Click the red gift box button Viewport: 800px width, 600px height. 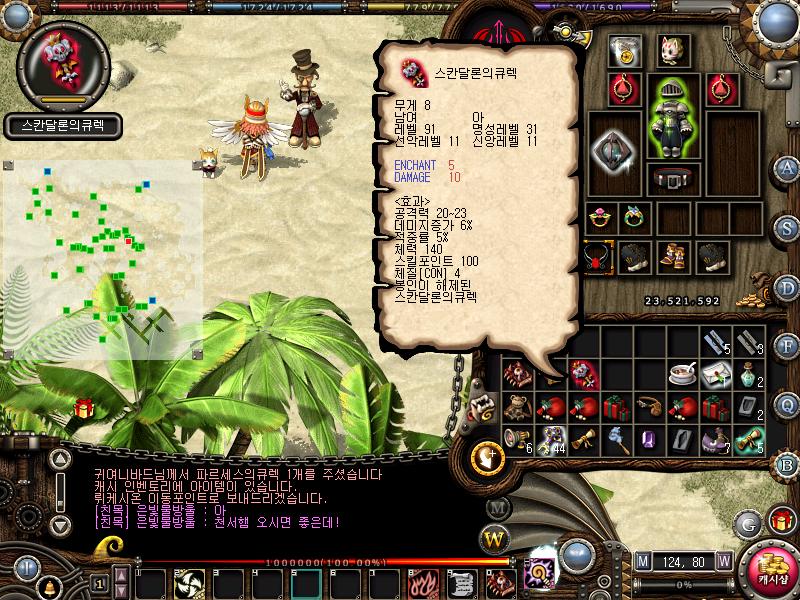[781, 519]
